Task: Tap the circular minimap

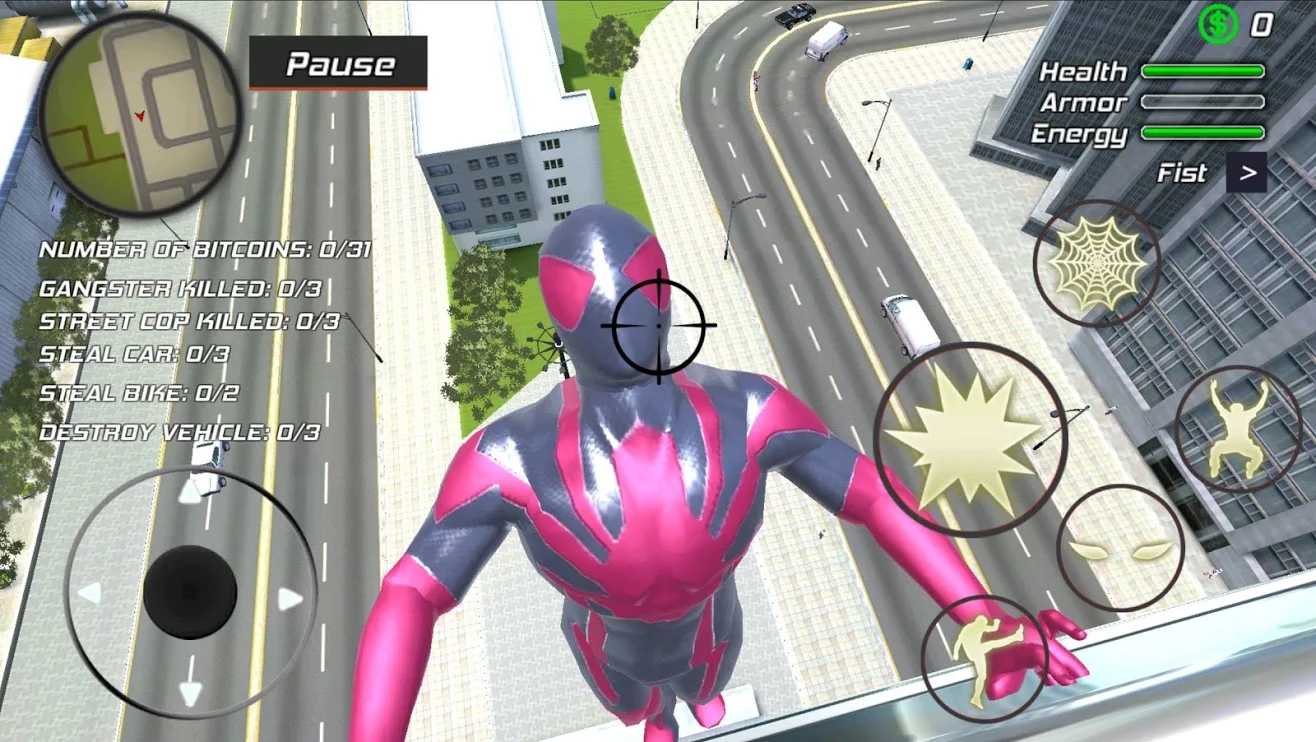Action: point(140,112)
